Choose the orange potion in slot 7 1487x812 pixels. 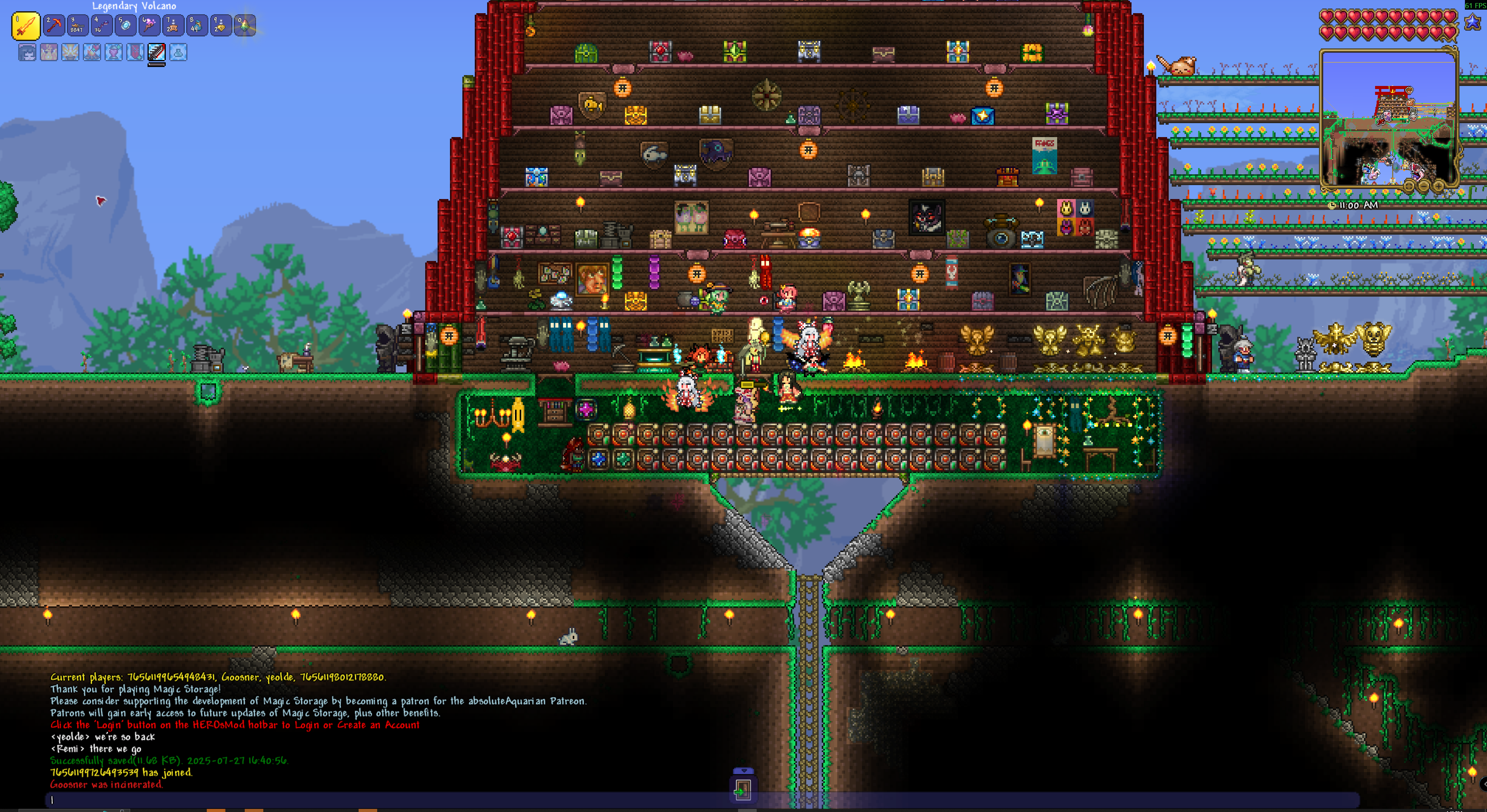point(173,26)
